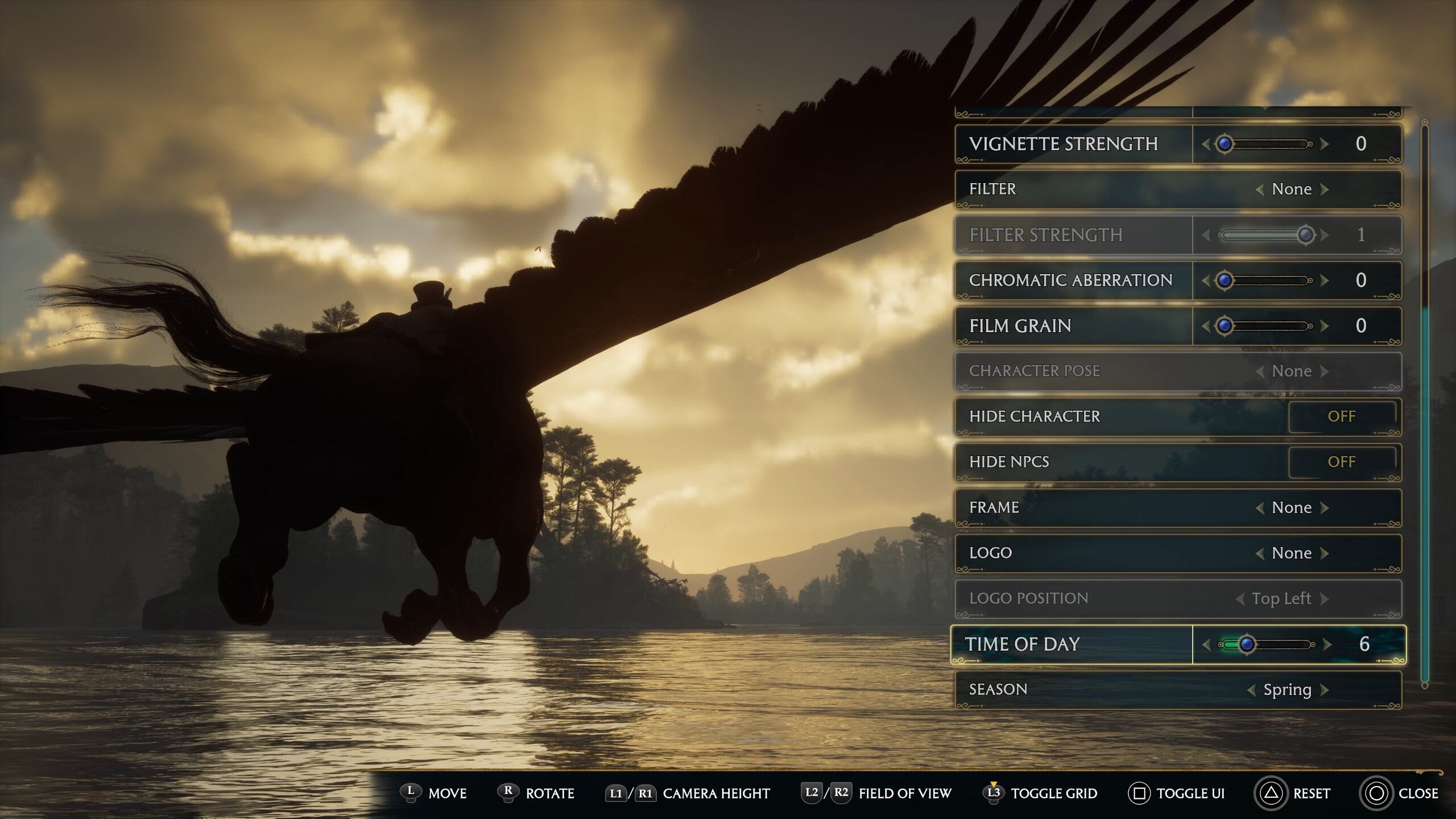The width and height of the screenshot is (1456, 819).
Task: Toggle Hide Character OFF button
Action: coord(1341,417)
